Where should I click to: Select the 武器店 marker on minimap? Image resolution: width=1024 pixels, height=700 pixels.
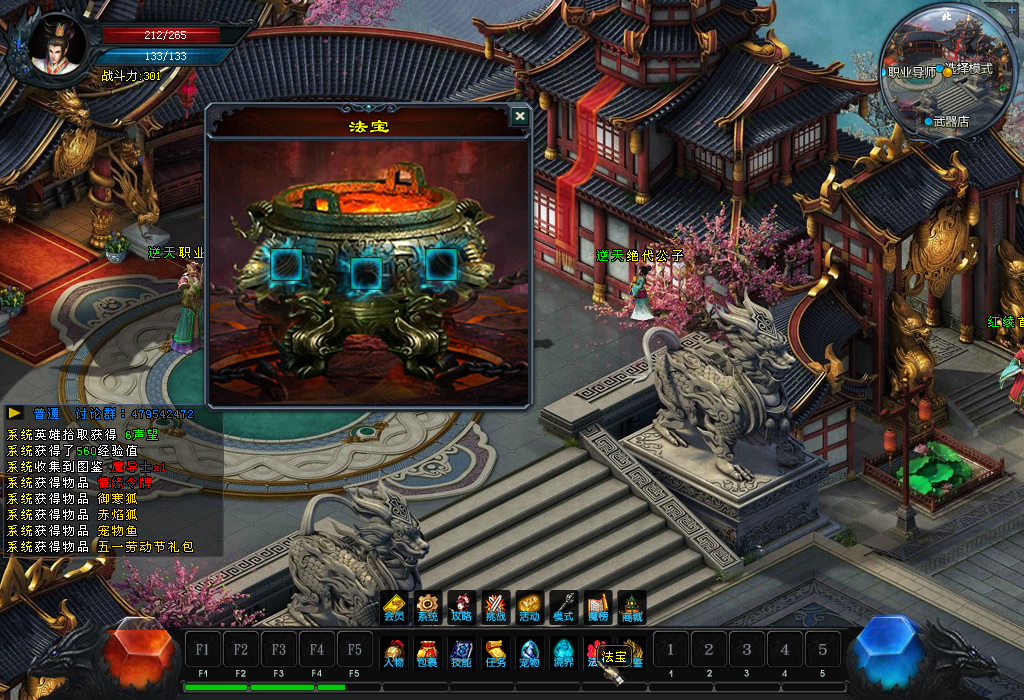[946, 121]
